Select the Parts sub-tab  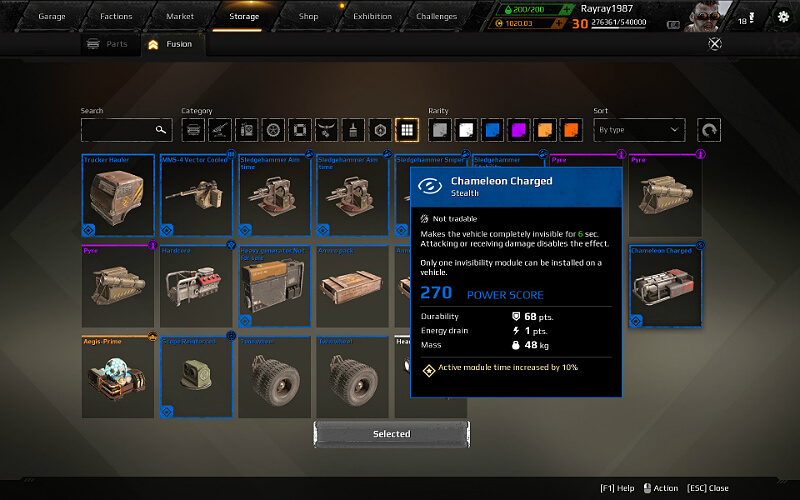[108, 44]
